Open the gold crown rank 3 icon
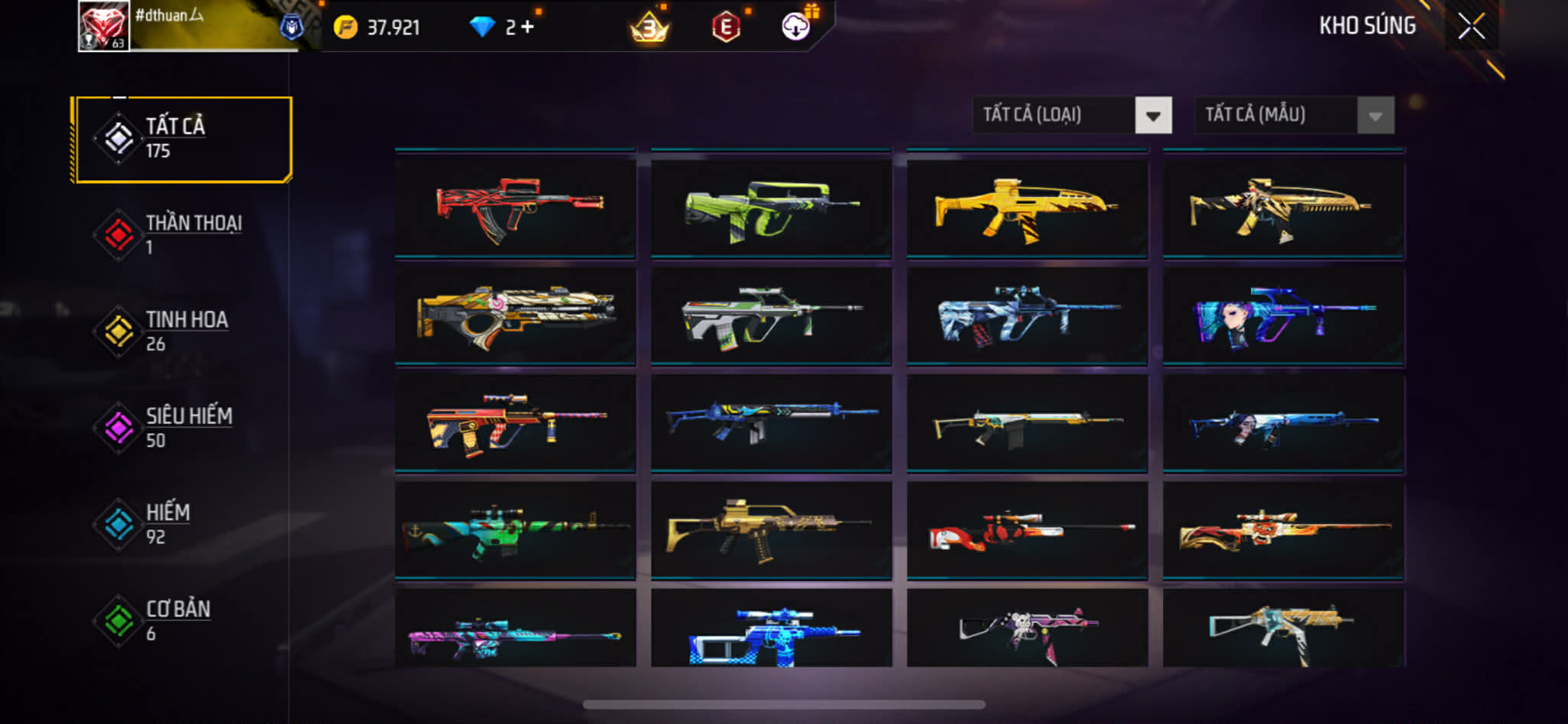The height and width of the screenshot is (724, 1568). click(x=649, y=29)
